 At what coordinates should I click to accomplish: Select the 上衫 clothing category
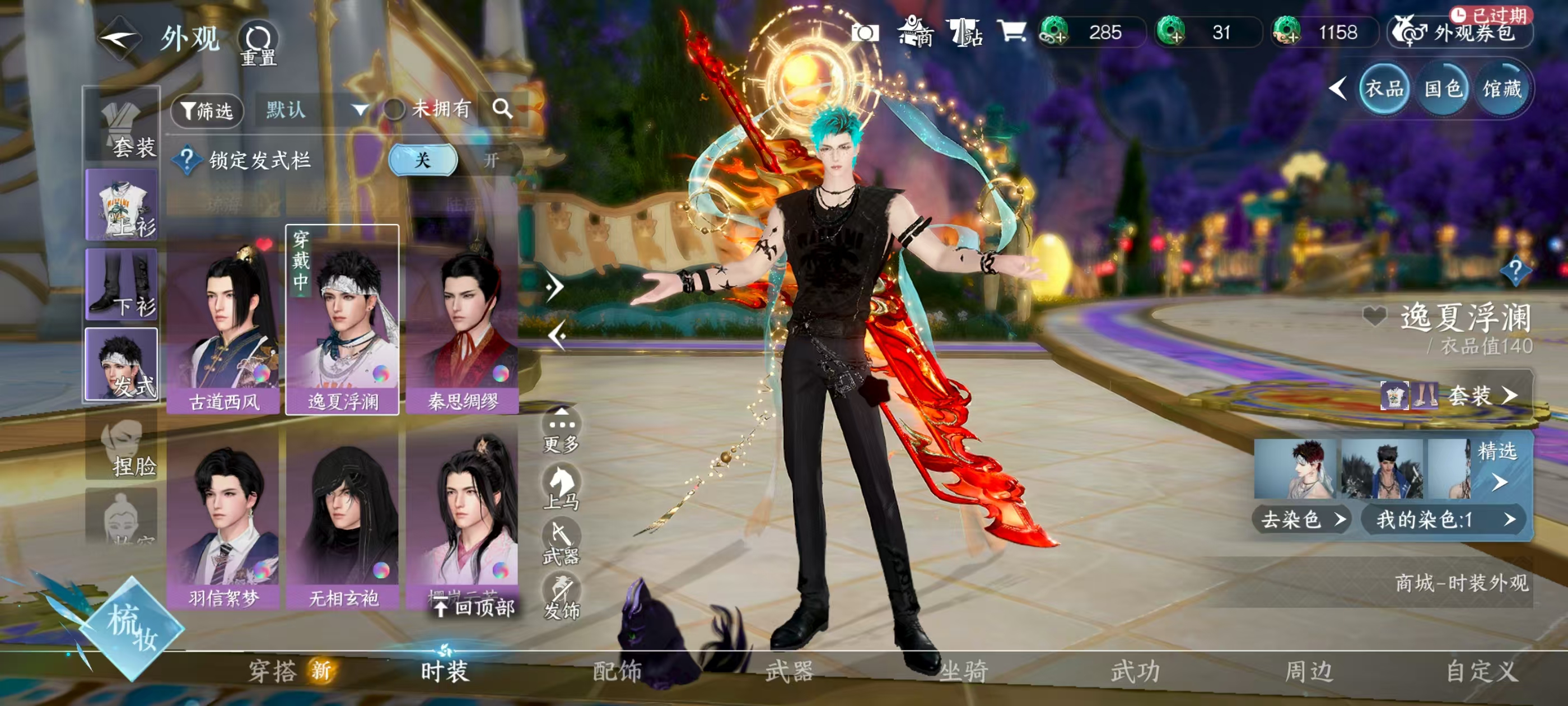[x=122, y=205]
